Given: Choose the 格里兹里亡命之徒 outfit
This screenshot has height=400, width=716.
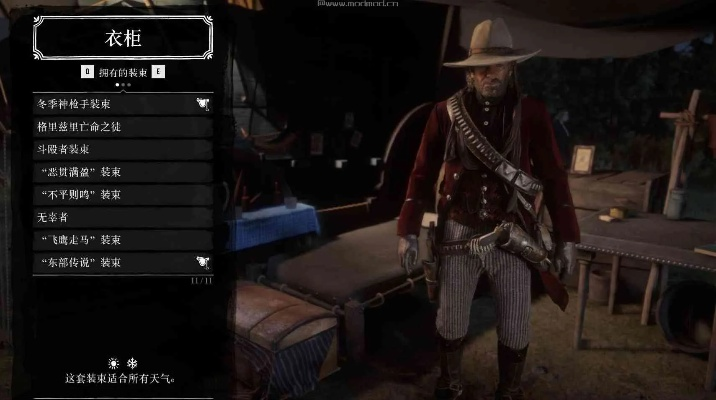Looking at the screenshot, I should click(x=122, y=126).
